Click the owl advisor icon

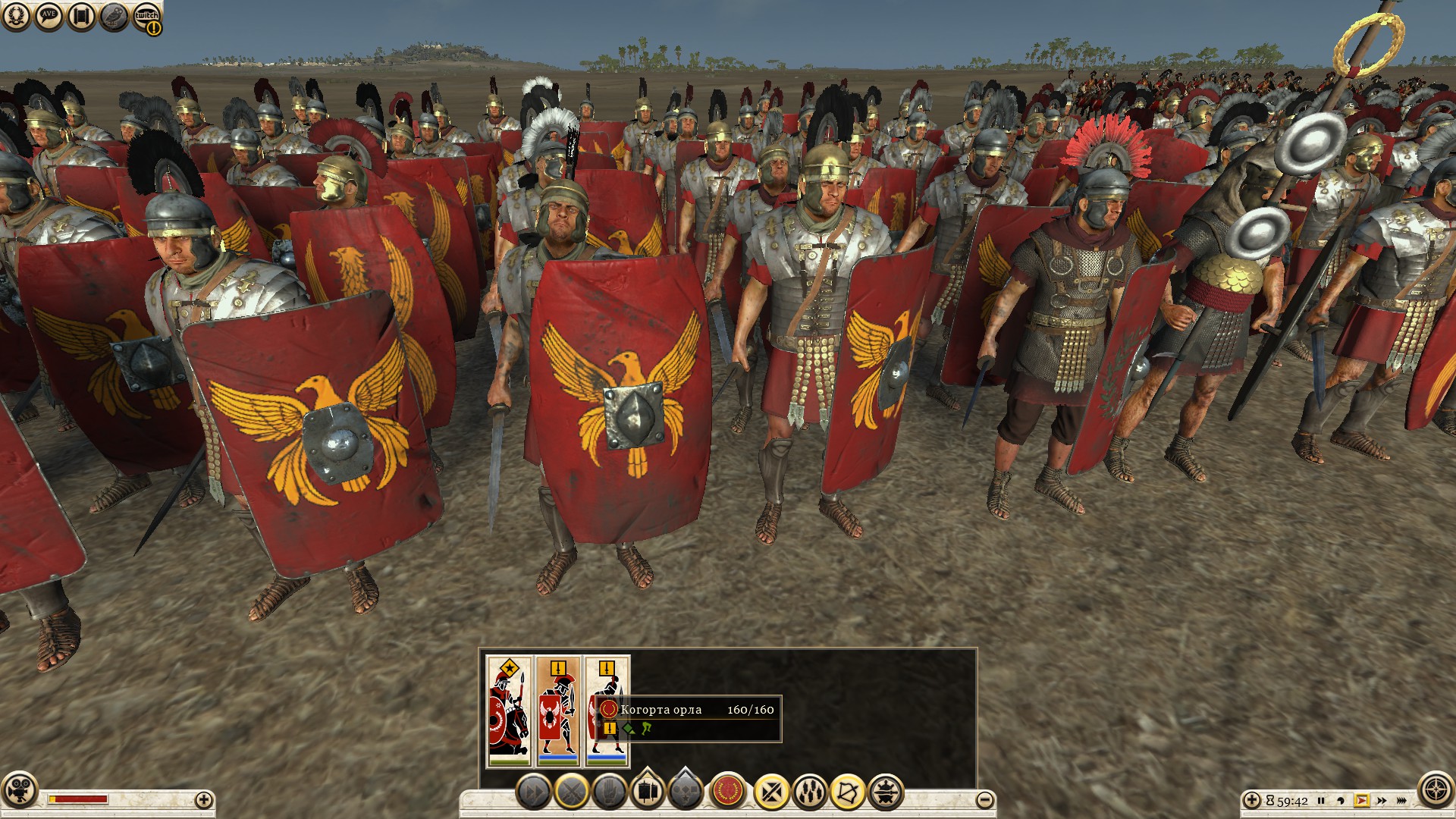click(115, 15)
